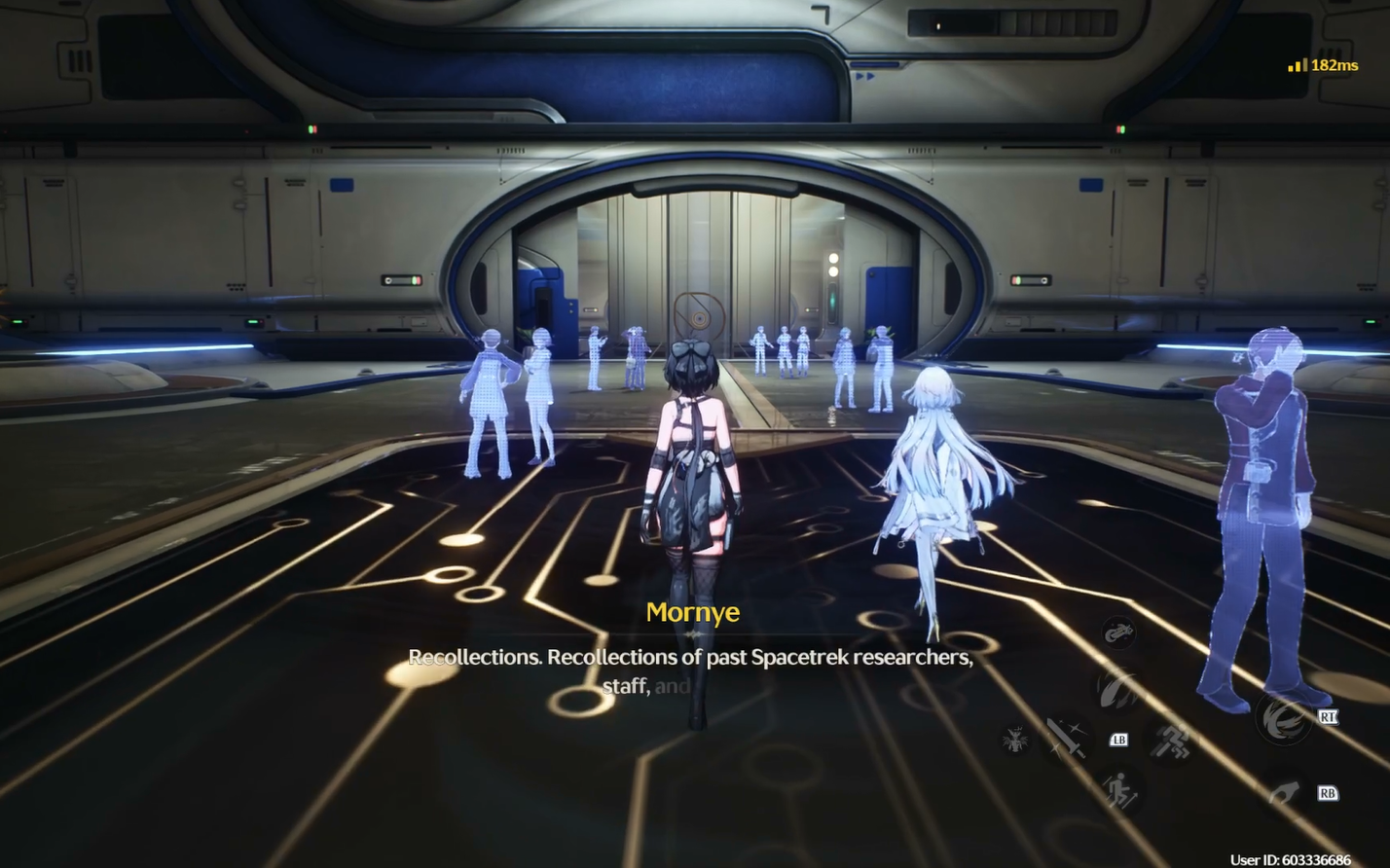Click the User ID text at bottom right
Screen dimensions: 1390x868
coord(1291,857)
